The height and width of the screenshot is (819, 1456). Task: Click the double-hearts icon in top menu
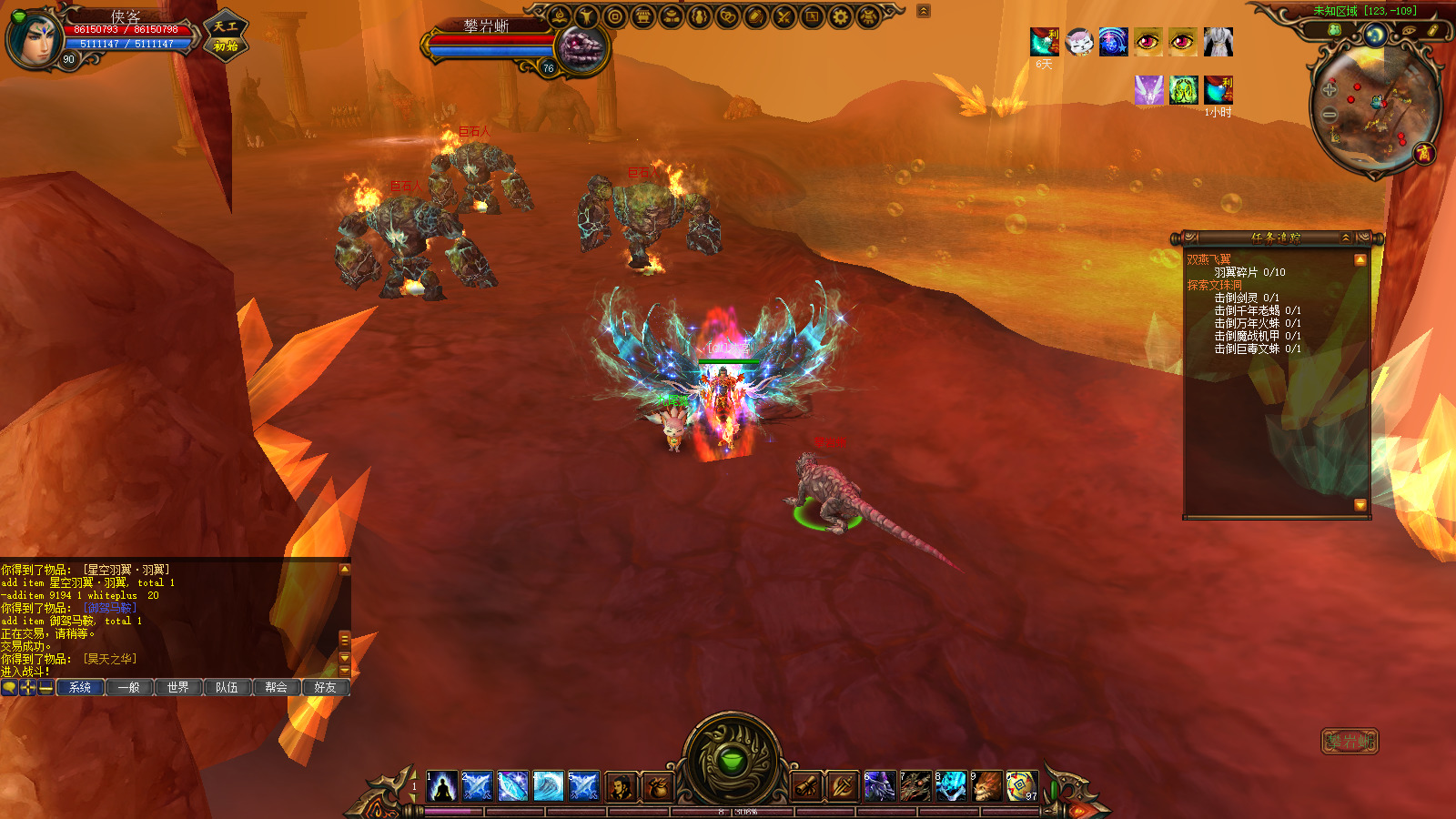point(728,16)
